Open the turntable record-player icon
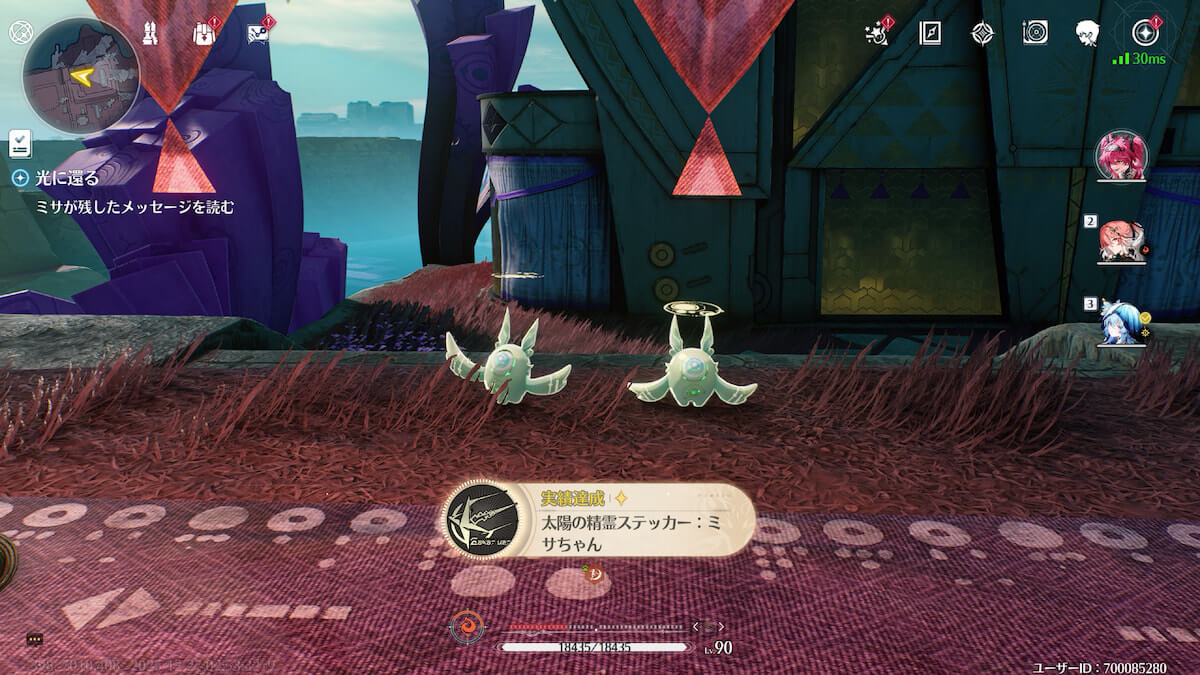 pos(1035,33)
